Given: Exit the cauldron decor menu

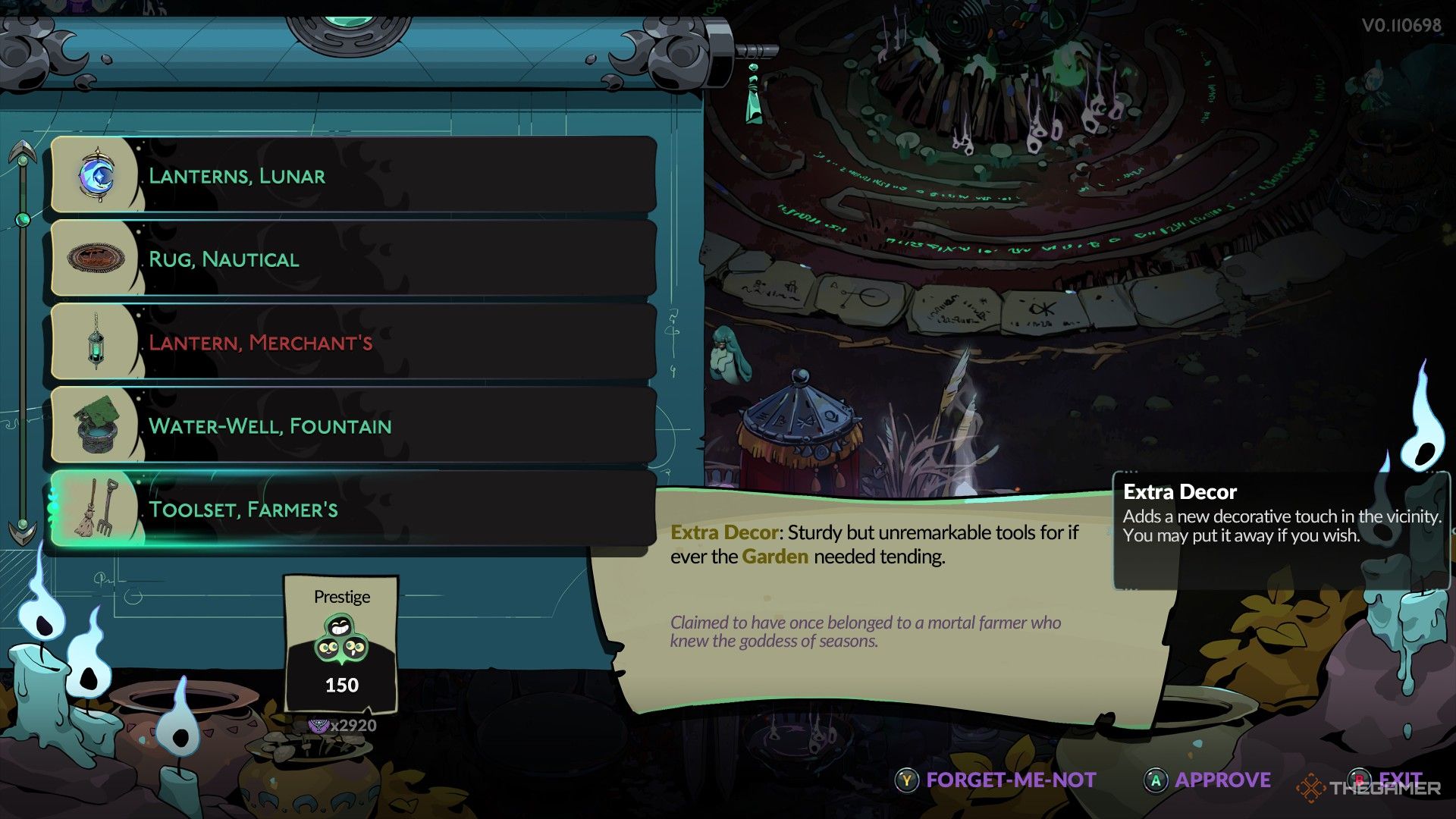Looking at the screenshot, I should click(1389, 779).
